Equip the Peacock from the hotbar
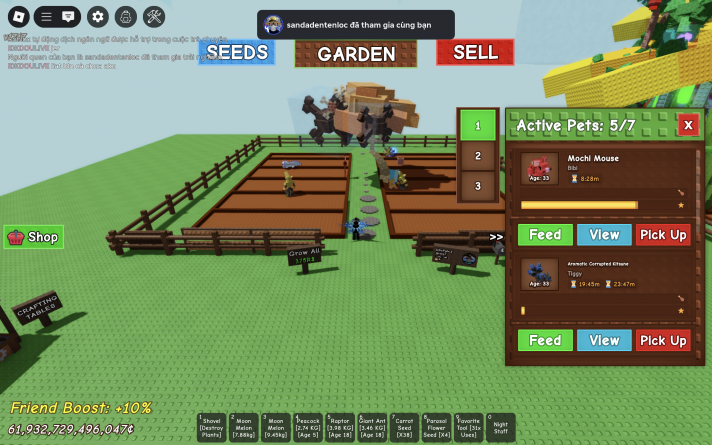The image size is (712, 445). (x=308, y=427)
